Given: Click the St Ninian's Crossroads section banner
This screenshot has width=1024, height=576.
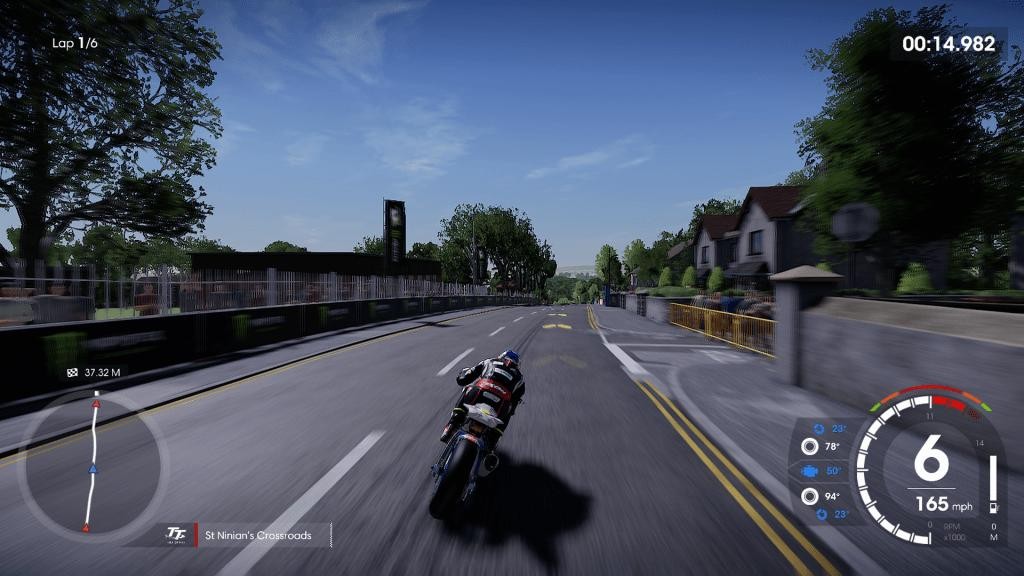Looking at the screenshot, I should (257, 536).
